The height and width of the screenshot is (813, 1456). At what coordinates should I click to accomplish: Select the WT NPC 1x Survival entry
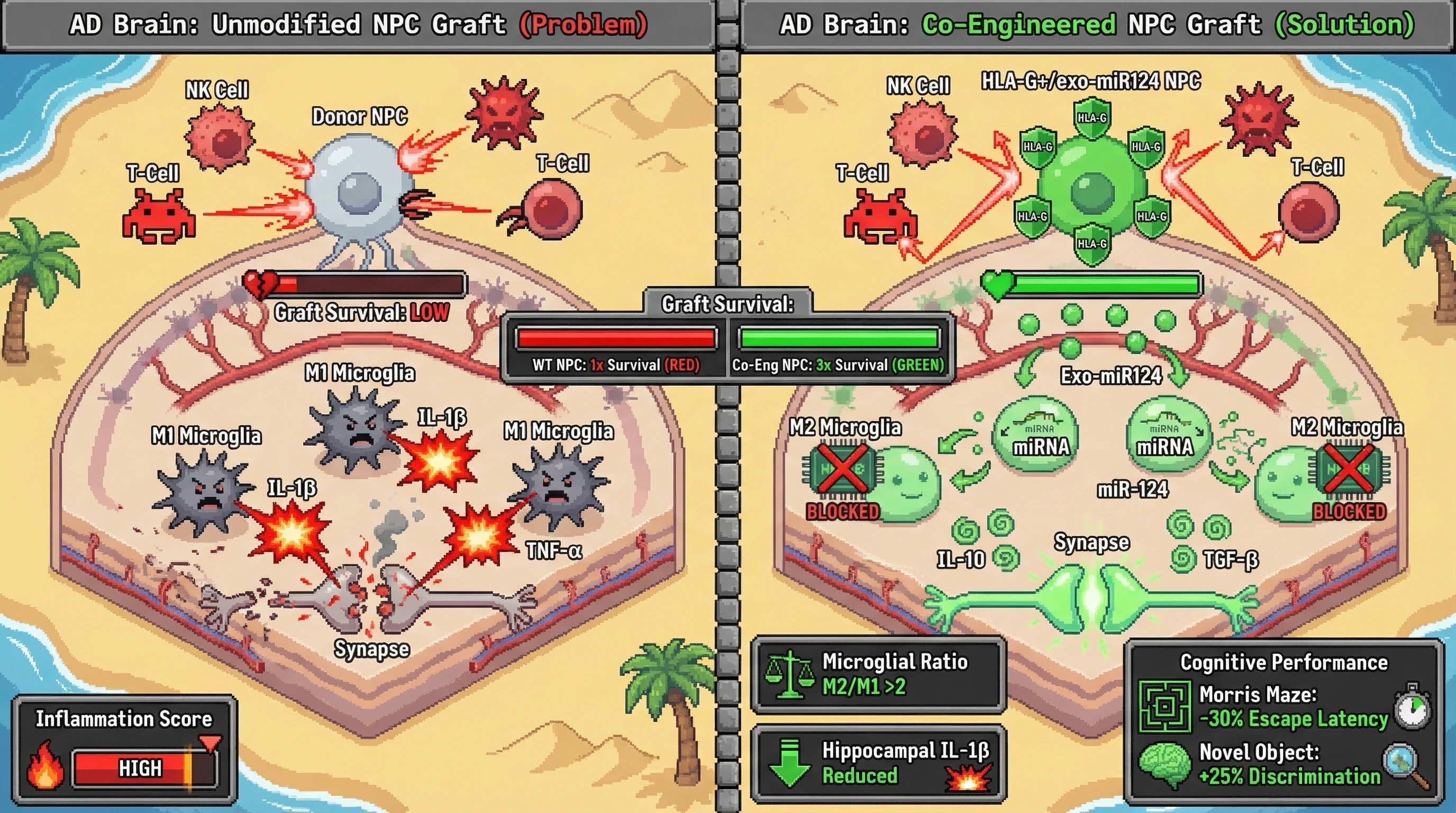coord(615,365)
